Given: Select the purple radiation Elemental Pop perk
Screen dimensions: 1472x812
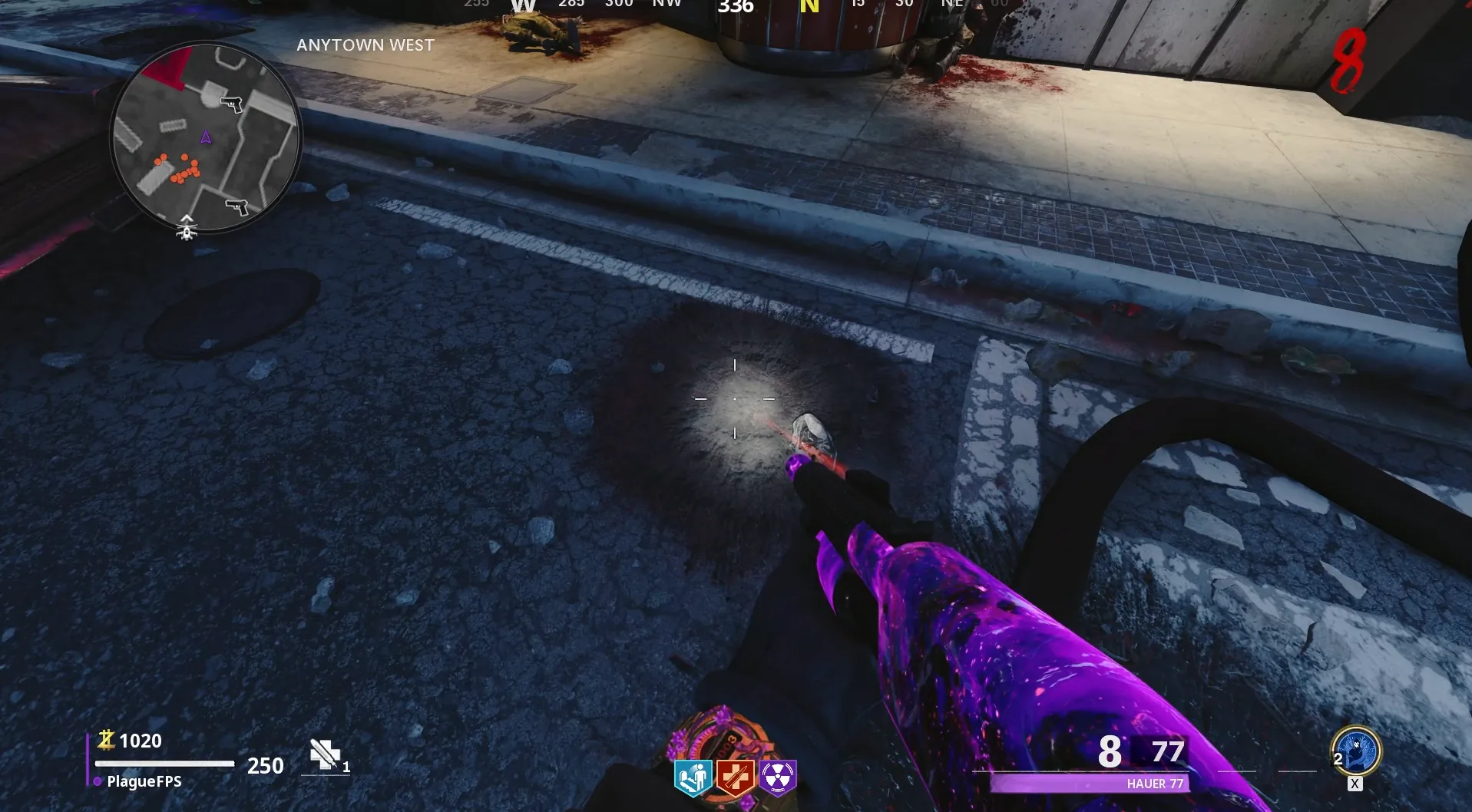Looking at the screenshot, I should pos(778,778).
